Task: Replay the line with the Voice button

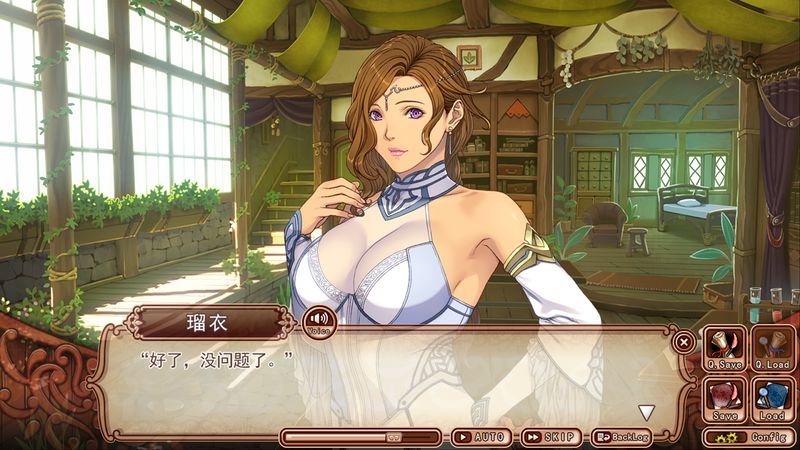Action: pyautogui.click(x=319, y=322)
